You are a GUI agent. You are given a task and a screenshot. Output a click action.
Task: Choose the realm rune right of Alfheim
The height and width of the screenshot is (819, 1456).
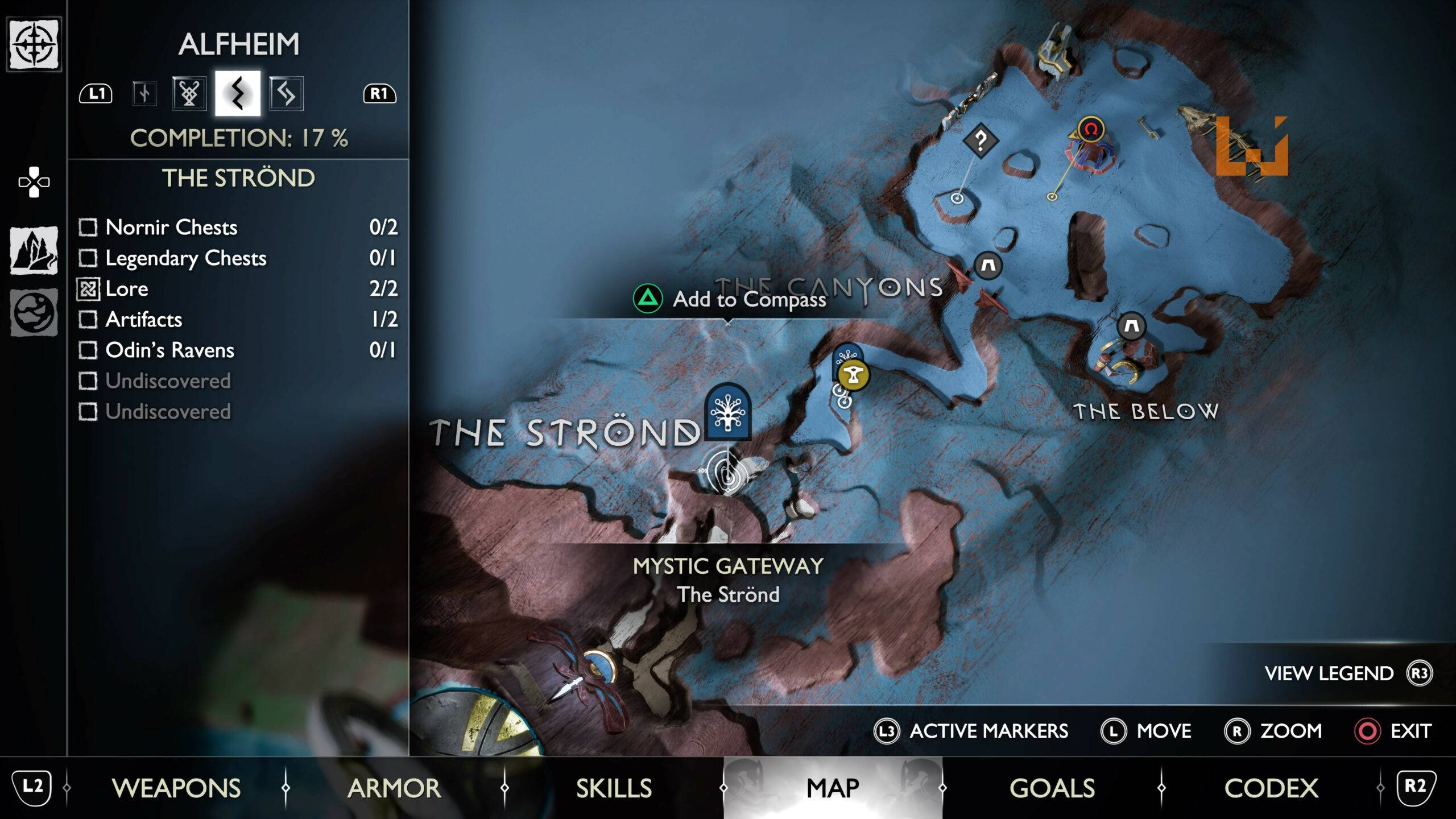286,94
